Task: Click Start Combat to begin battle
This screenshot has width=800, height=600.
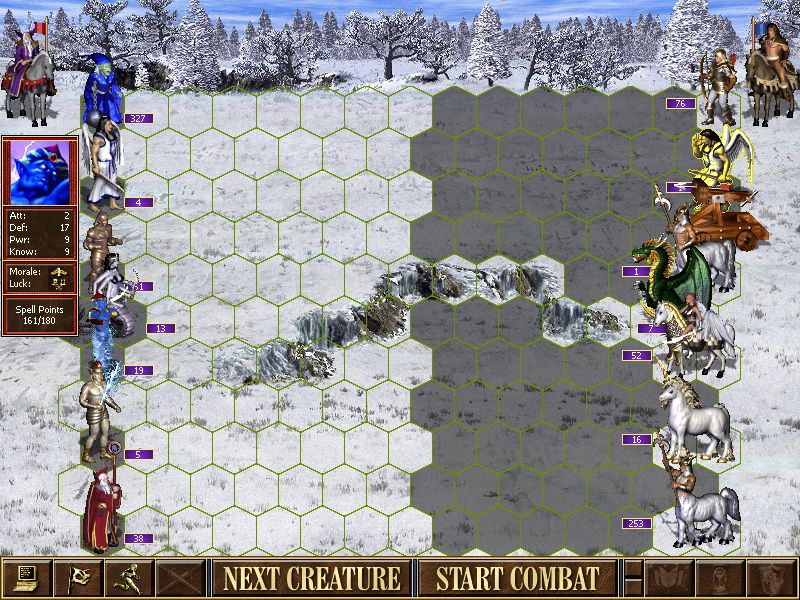Action: click(517, 578)
